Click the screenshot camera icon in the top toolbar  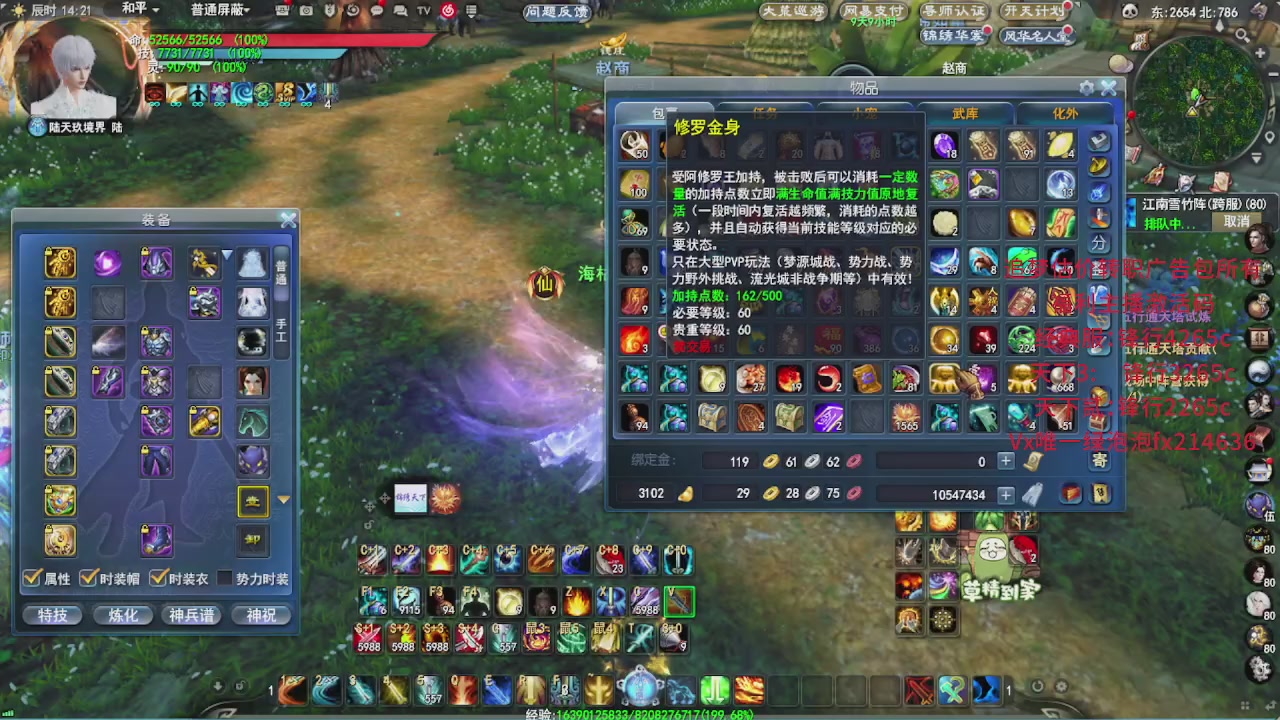click(x=305, y=10)
